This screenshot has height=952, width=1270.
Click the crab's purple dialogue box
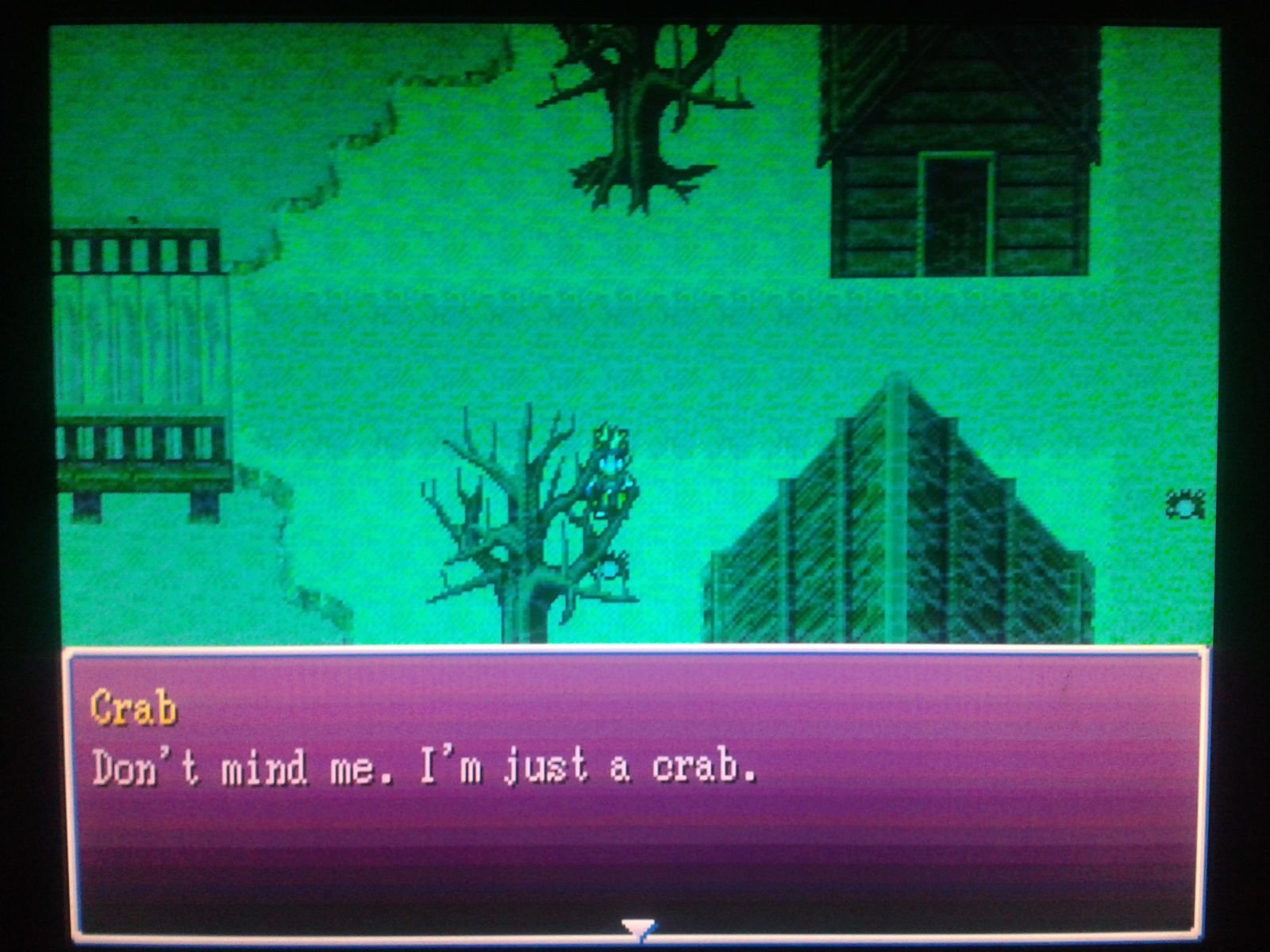coord(635,793)
